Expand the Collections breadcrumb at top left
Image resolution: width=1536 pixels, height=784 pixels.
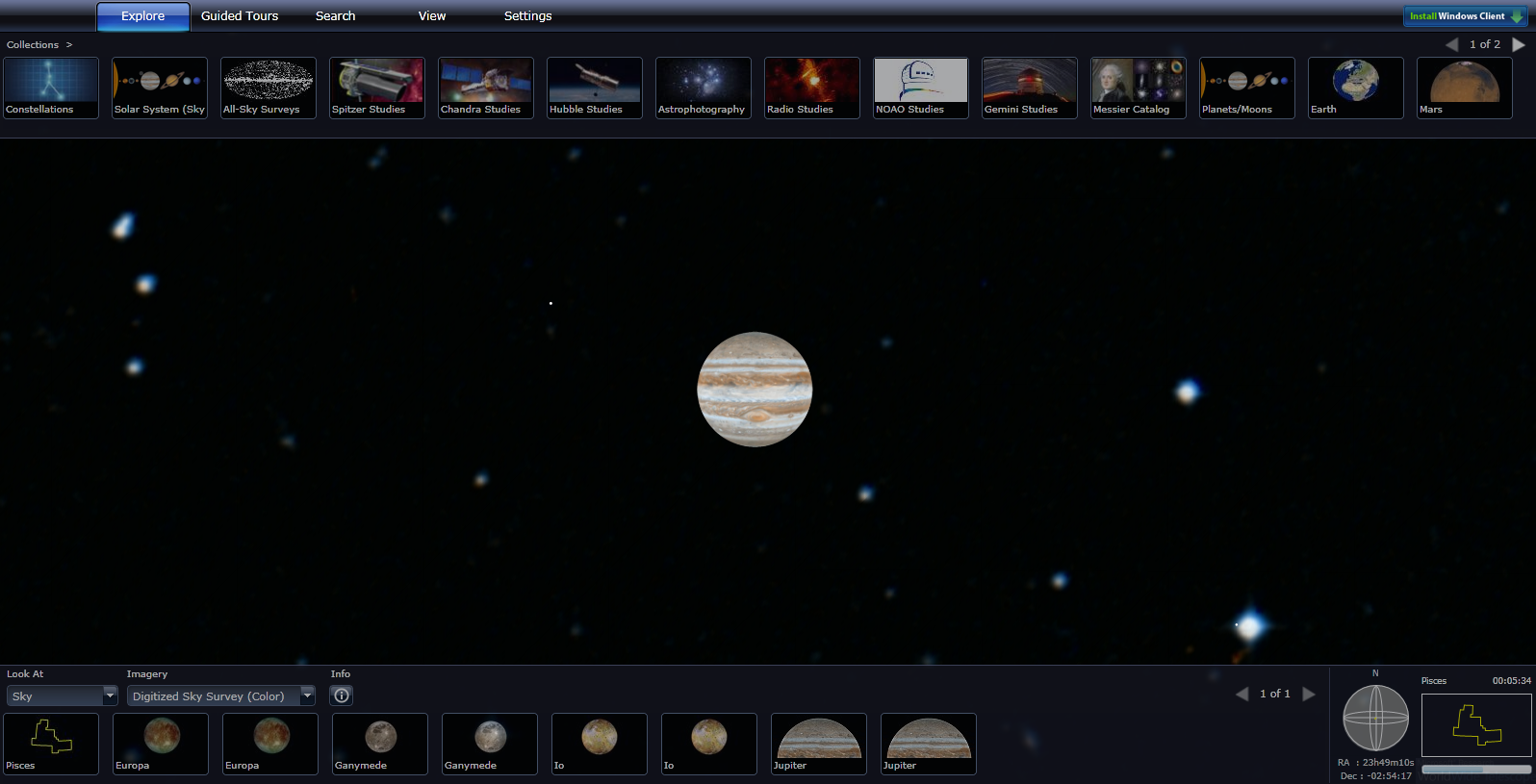coord(34,44)
